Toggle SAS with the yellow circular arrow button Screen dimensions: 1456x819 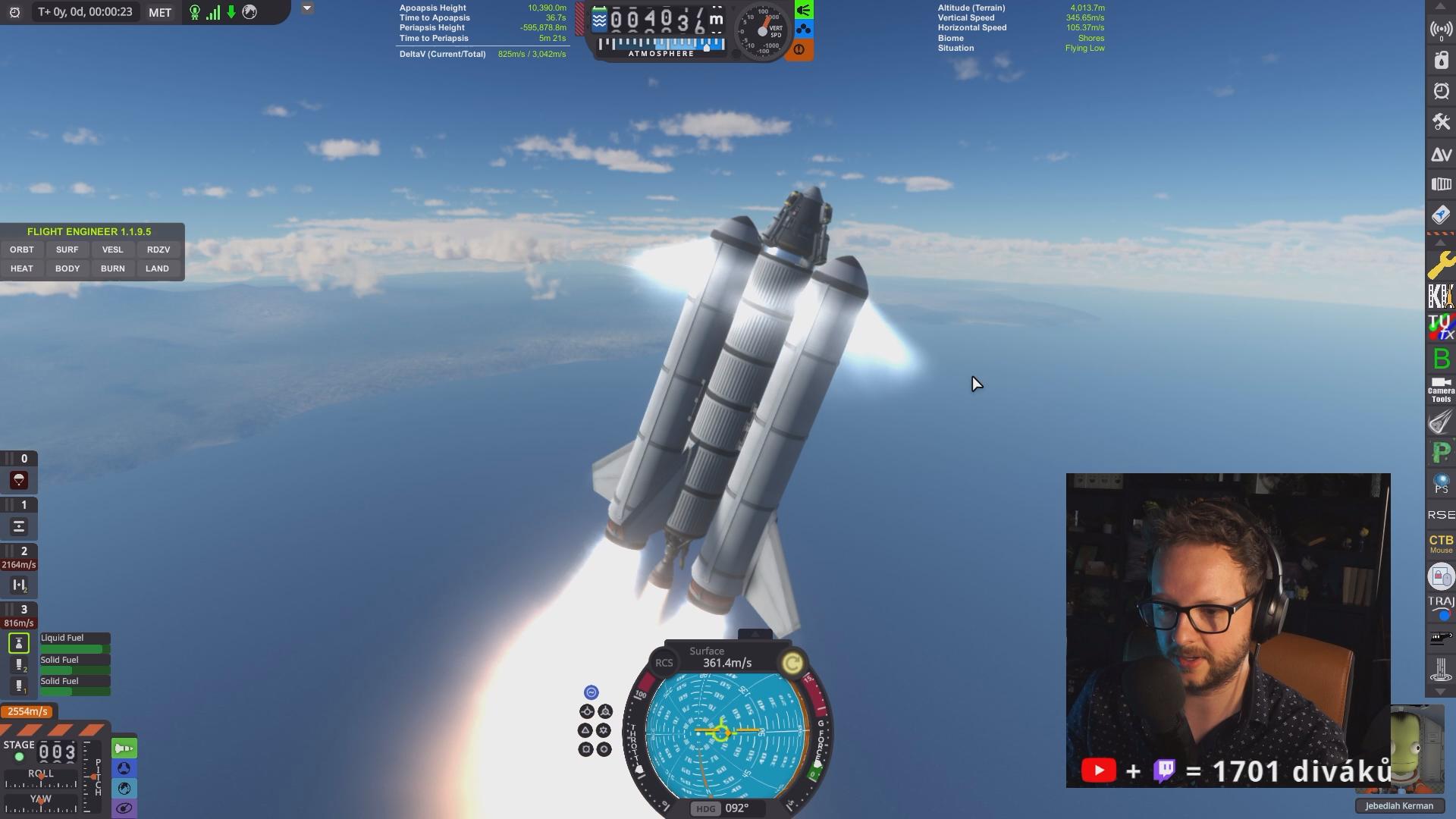(792, 664)
